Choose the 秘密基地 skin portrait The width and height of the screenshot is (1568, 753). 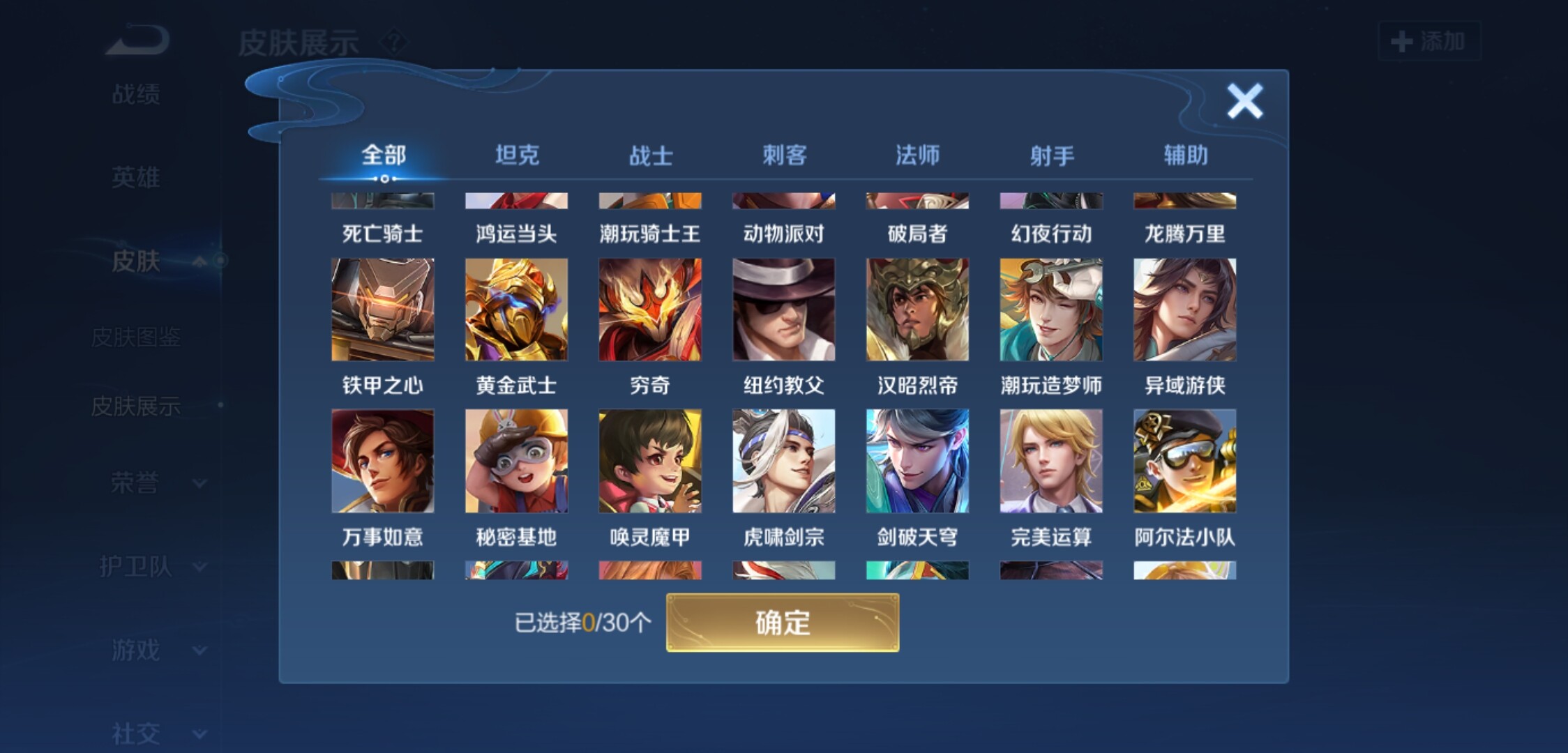pyautogui.click(x=516, y=461)
